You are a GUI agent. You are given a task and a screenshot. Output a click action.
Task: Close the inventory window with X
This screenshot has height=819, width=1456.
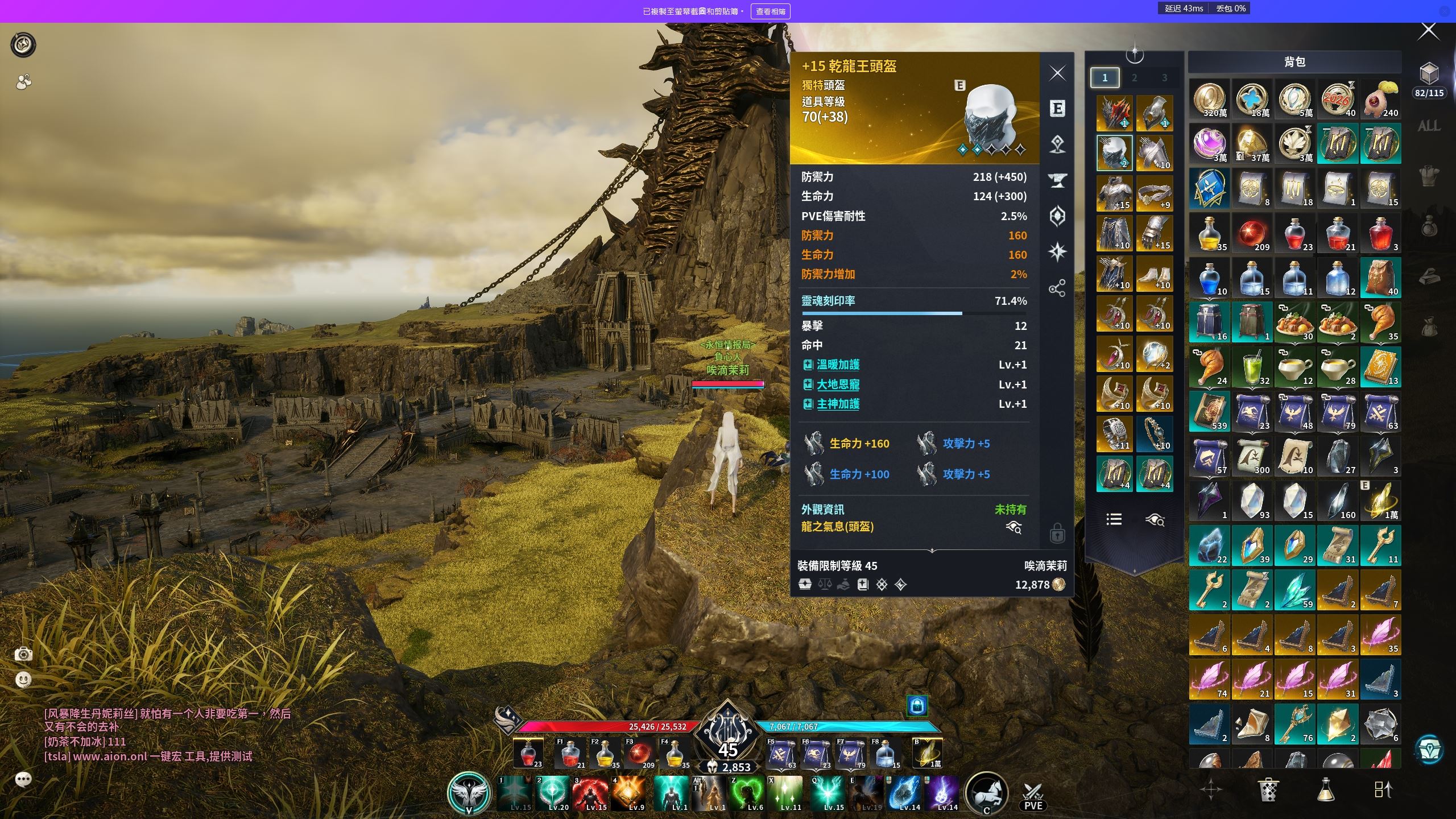point(1429,31)
